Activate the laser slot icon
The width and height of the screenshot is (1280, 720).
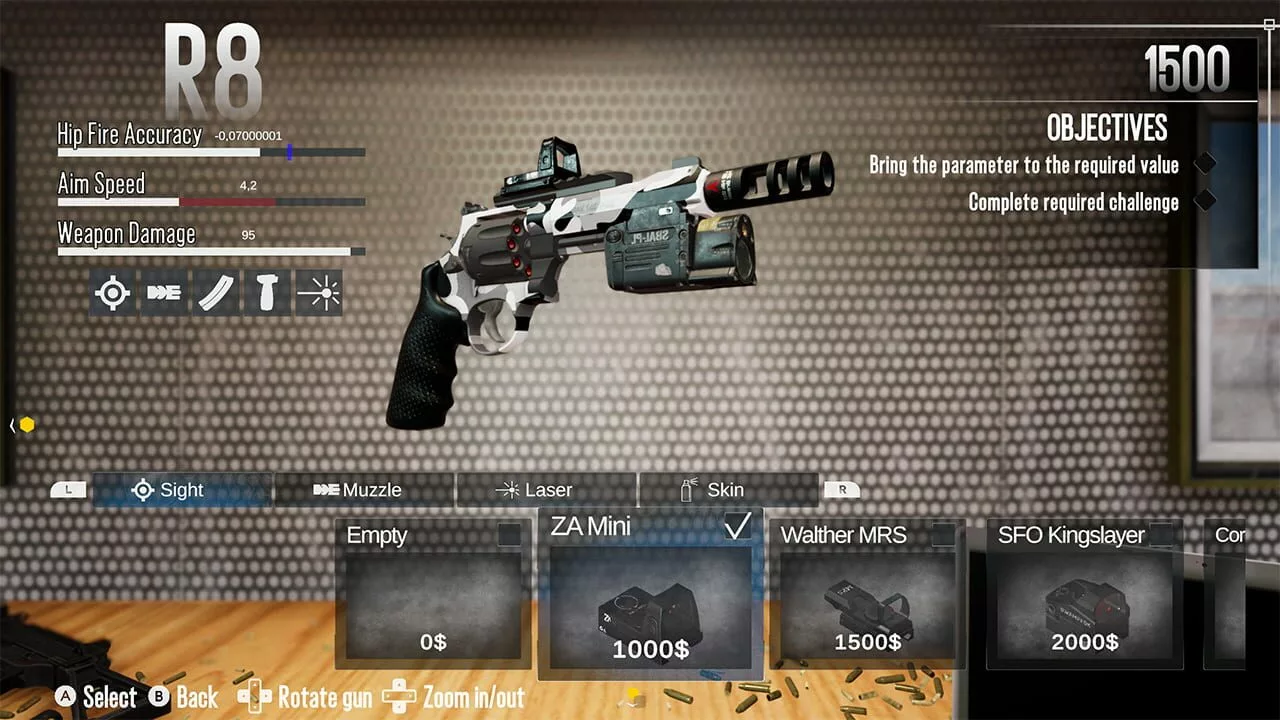click(319, 293)
